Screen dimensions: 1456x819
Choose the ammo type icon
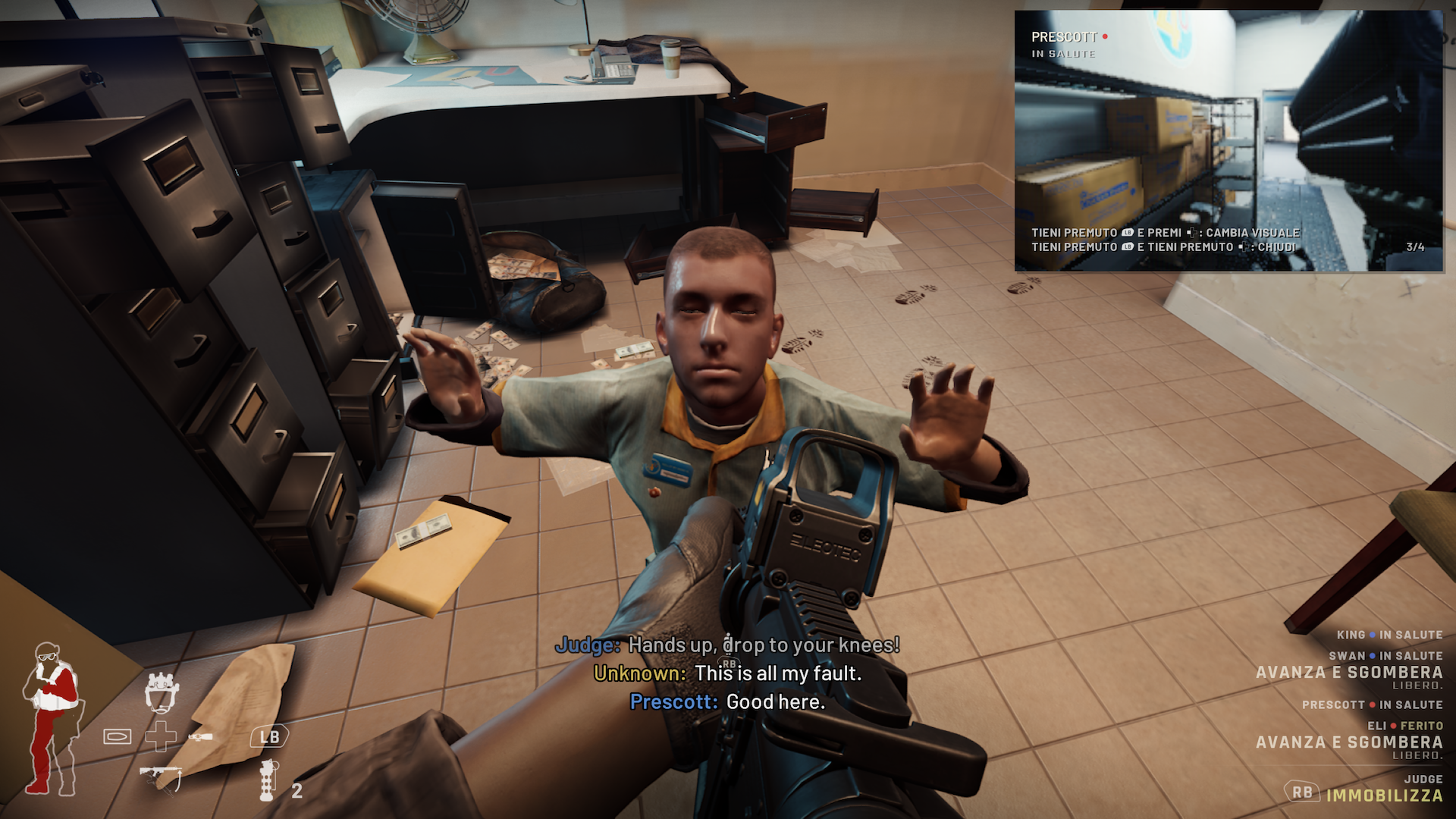pyautogui.click(x=118, y=736)
